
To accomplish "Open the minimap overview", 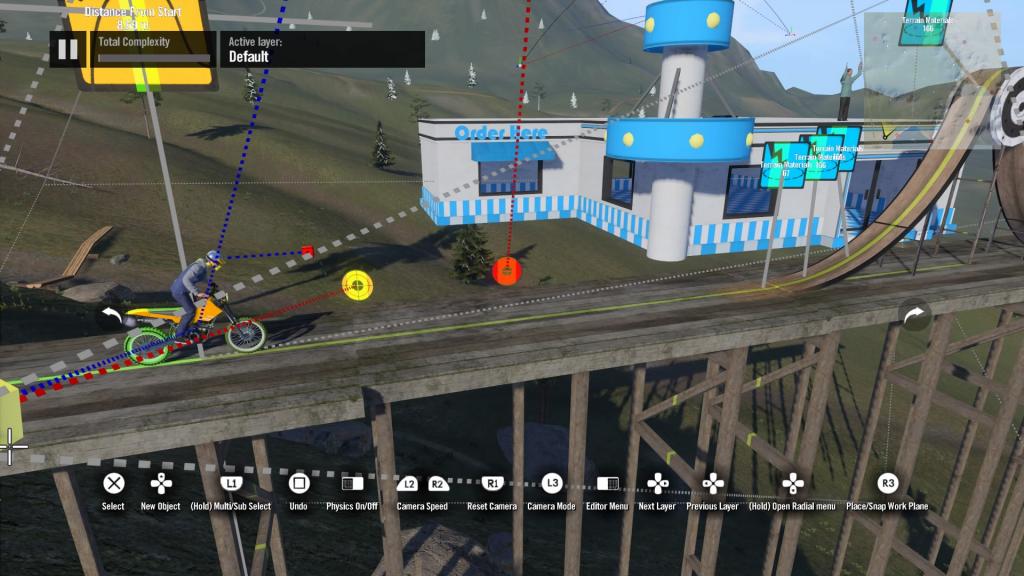I will pos(937,78).
